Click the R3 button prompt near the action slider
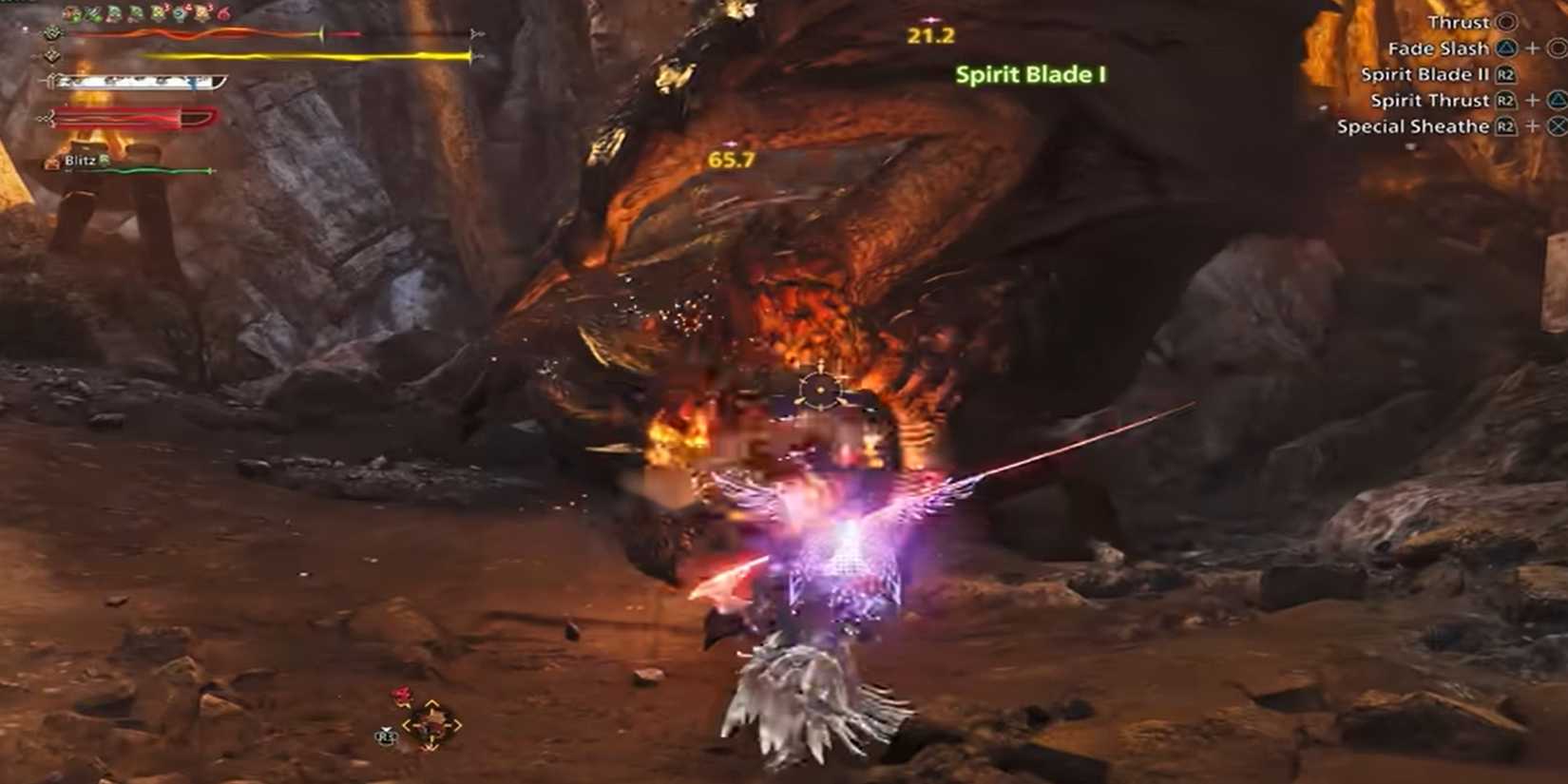The height and width of the screenshot is (784, 1568). pos(386,736)
